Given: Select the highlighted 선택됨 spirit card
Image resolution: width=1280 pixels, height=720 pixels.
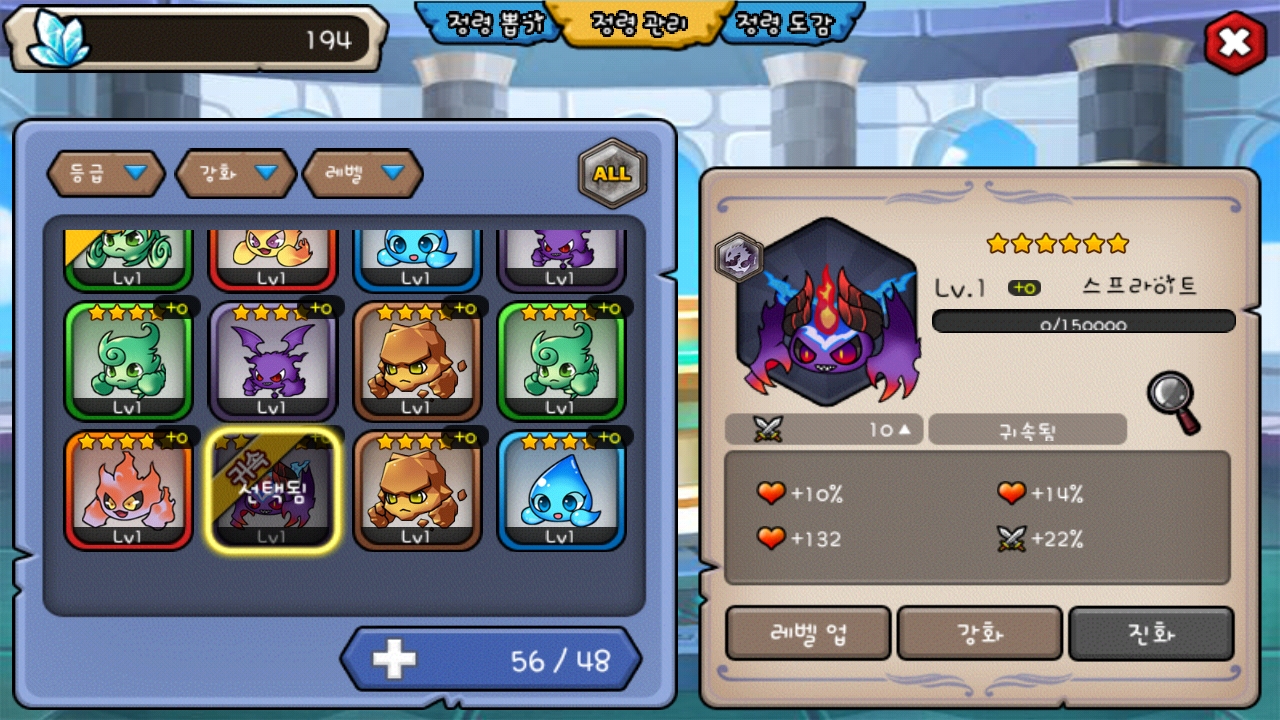Looking at the screenshot, I should click(272, 490).
